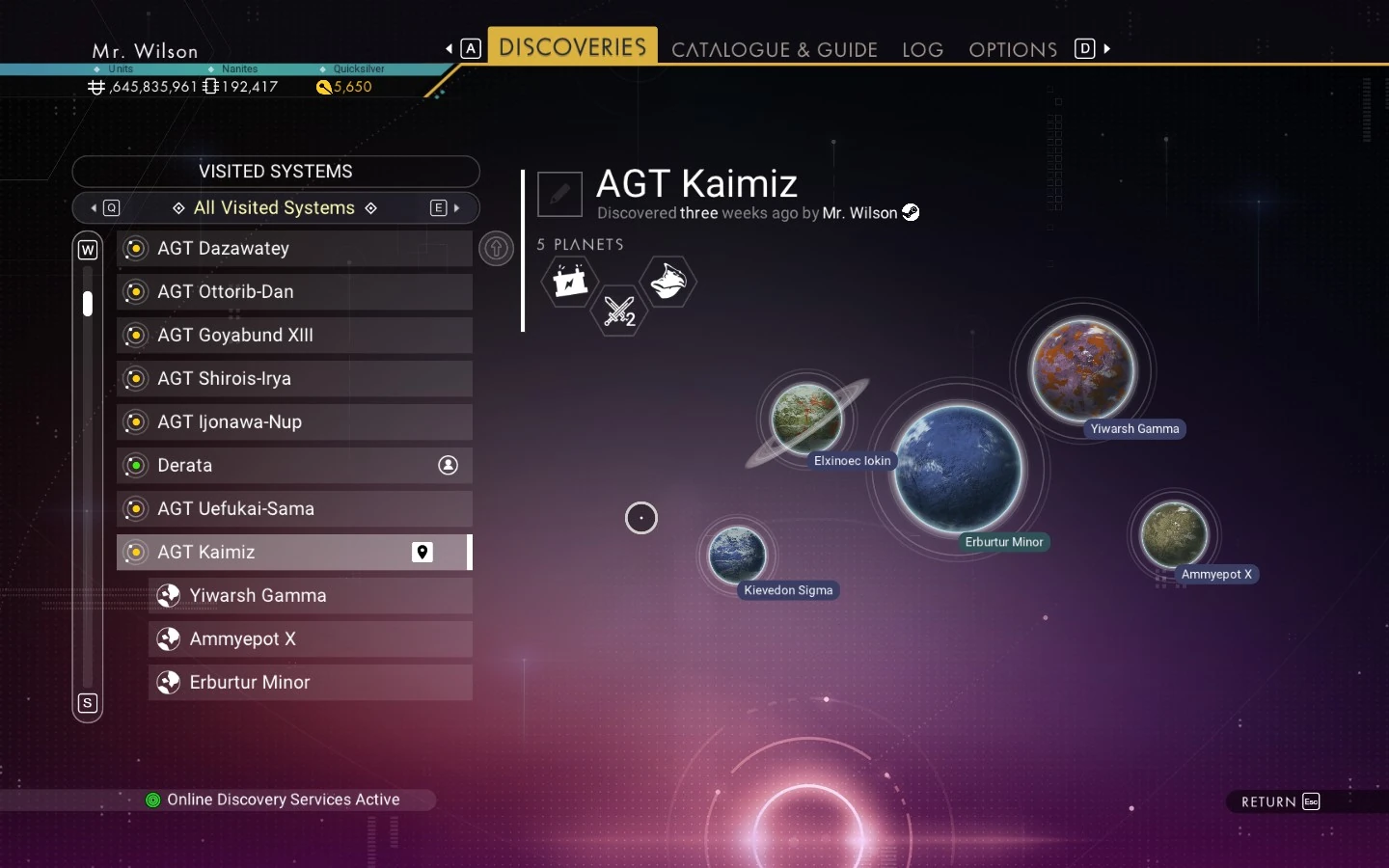The image size is (1389, 868).
Task: Select the AGT Shirois-Irya system
Action: click(294, 379)
